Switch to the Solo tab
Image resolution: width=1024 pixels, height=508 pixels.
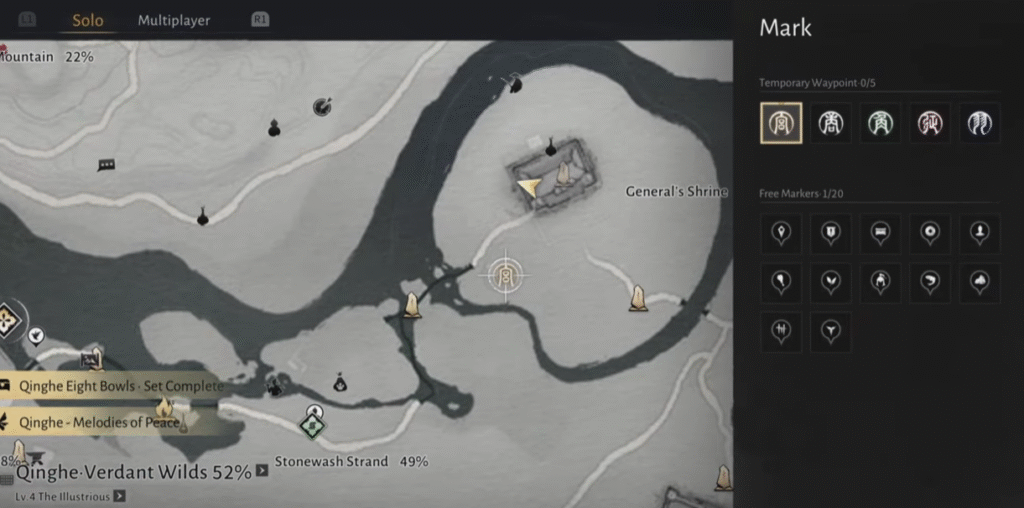tap(87, 20)
